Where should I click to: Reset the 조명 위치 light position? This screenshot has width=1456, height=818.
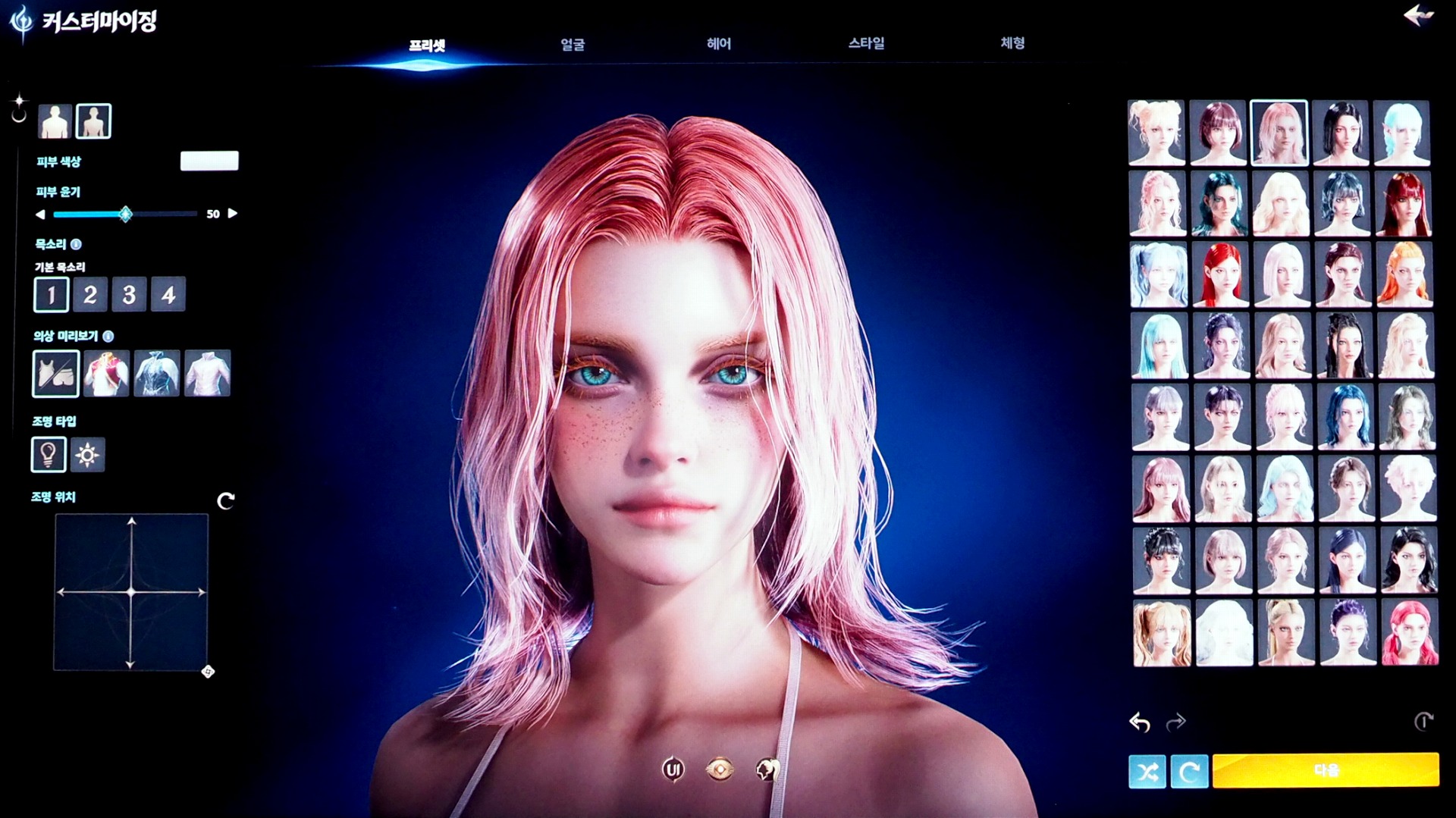pos(225,501)
